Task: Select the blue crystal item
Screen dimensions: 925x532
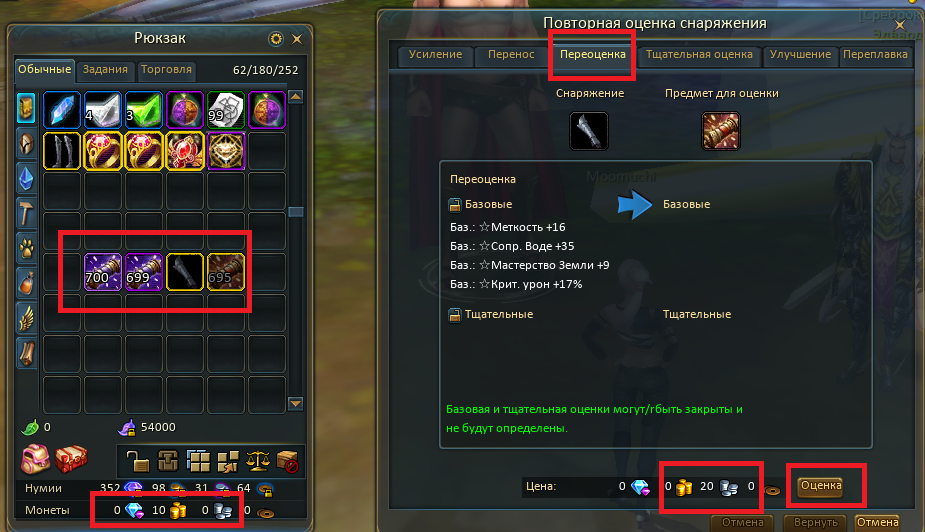Action: [x=62, y=109]
